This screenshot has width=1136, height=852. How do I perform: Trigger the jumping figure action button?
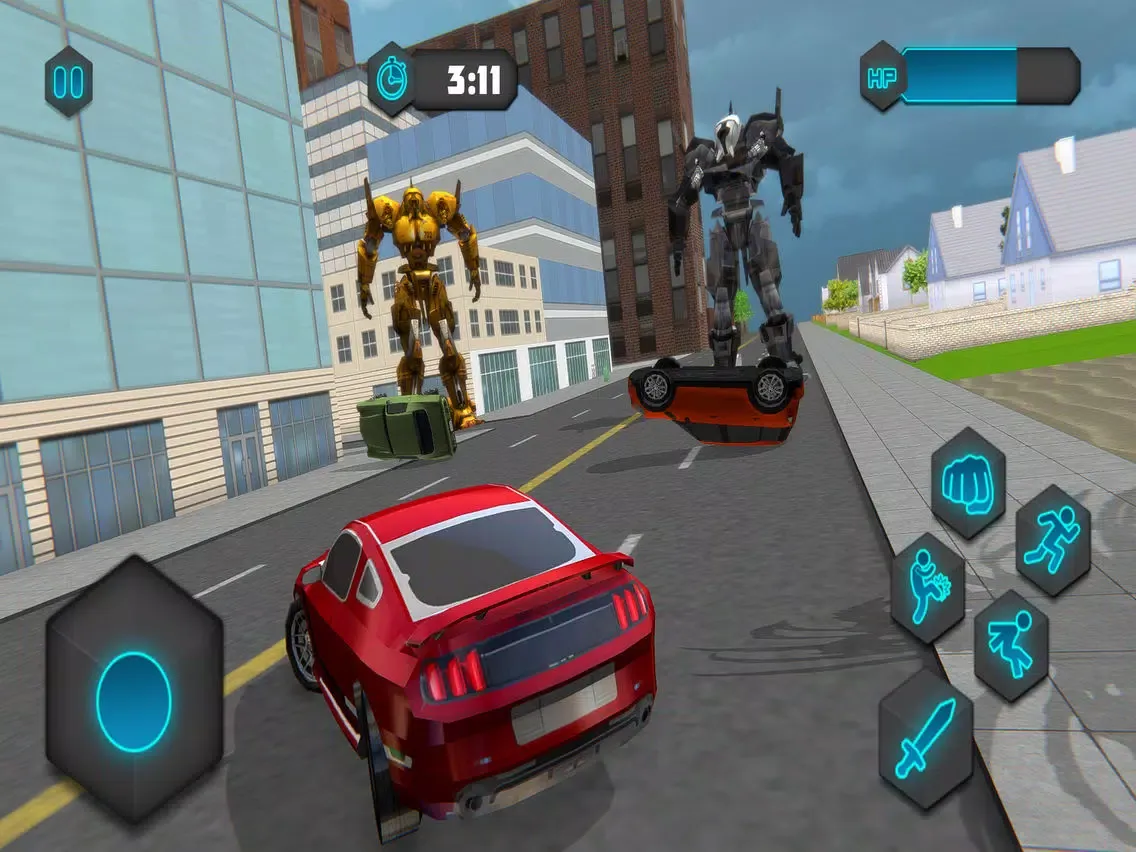pyautogui.click(x=1010, y=645)
